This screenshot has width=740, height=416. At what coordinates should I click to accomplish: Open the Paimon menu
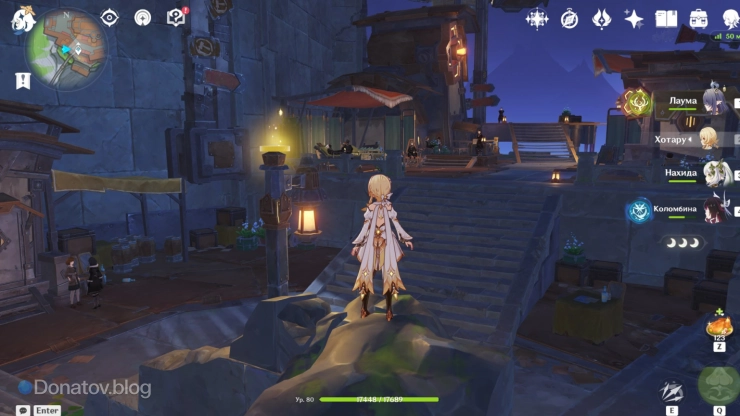pos(22,18)
